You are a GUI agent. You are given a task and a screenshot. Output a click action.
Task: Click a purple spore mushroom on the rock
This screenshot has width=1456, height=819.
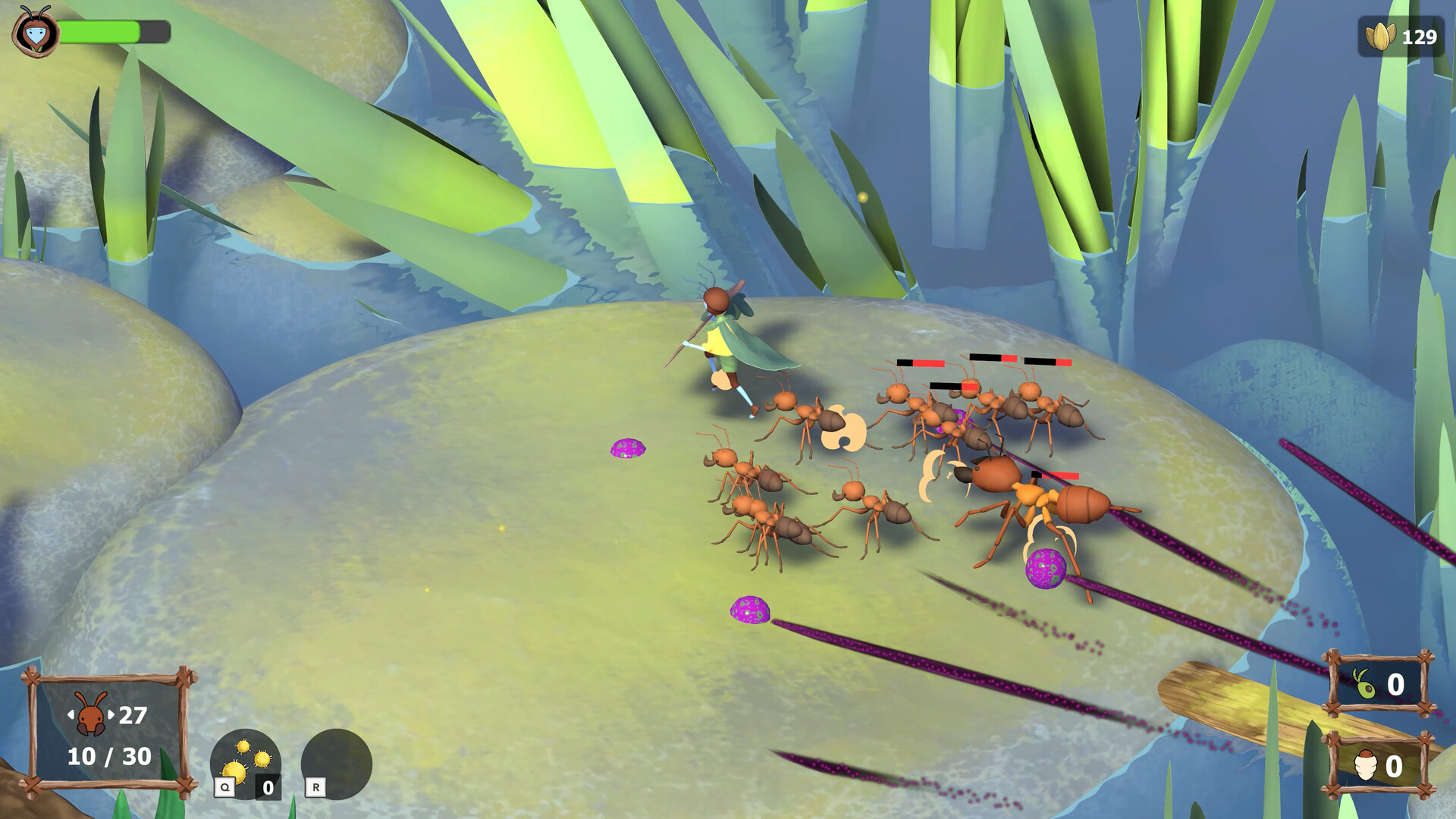626,449
